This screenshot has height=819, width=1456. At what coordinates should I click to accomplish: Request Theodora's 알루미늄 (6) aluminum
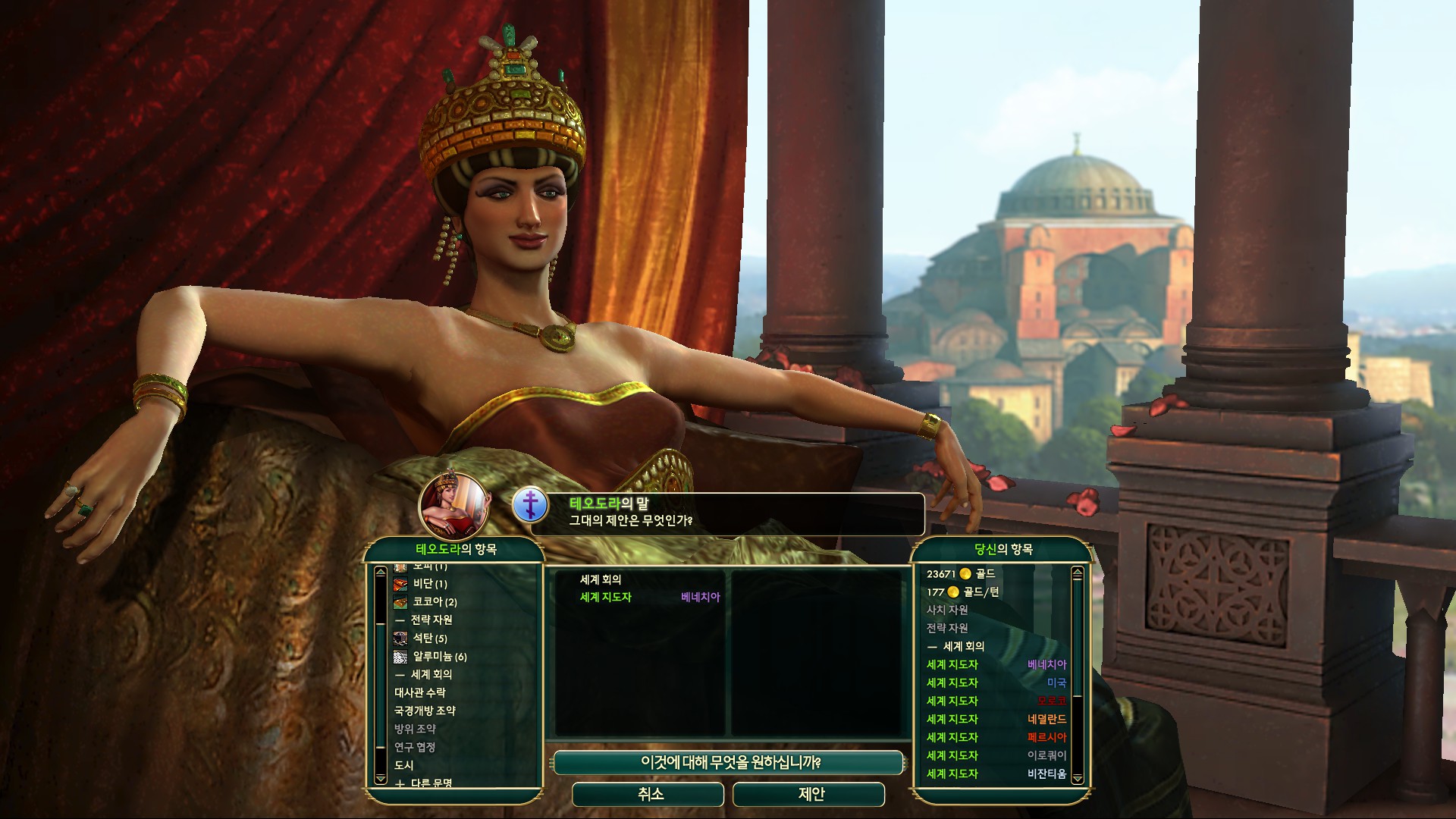point(438,657)
